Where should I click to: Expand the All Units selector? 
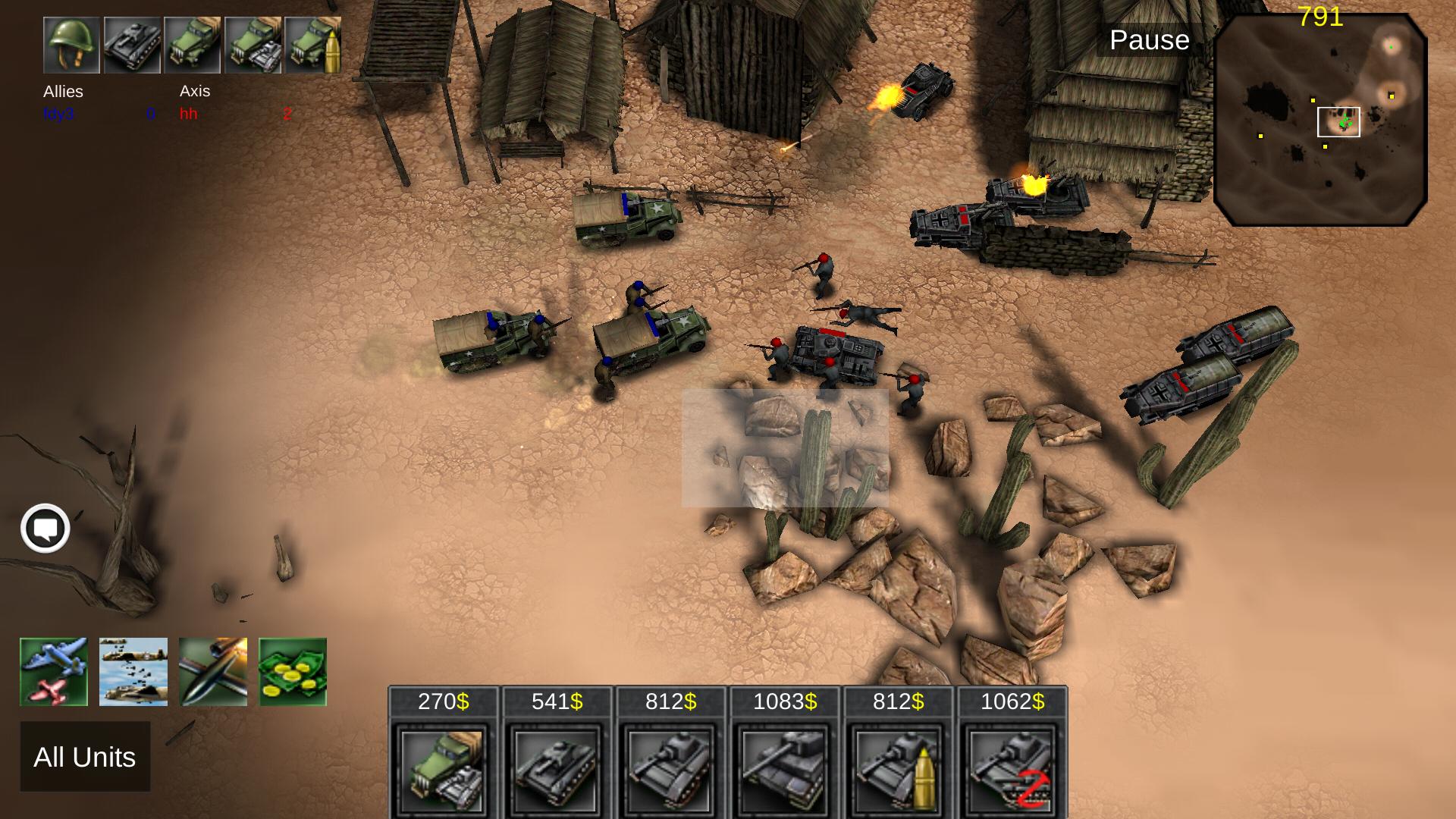85,757
